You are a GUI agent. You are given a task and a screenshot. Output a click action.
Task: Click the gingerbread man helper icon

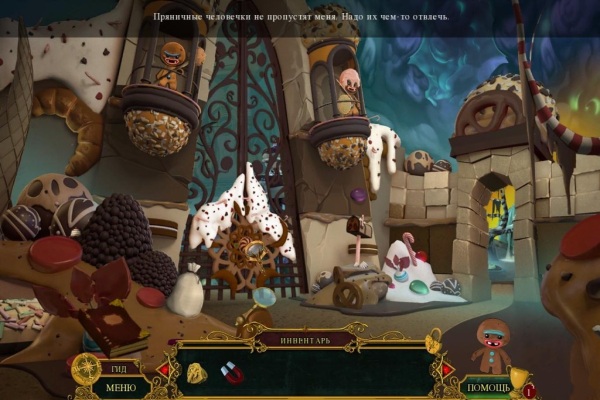click(x=490, y=345)
